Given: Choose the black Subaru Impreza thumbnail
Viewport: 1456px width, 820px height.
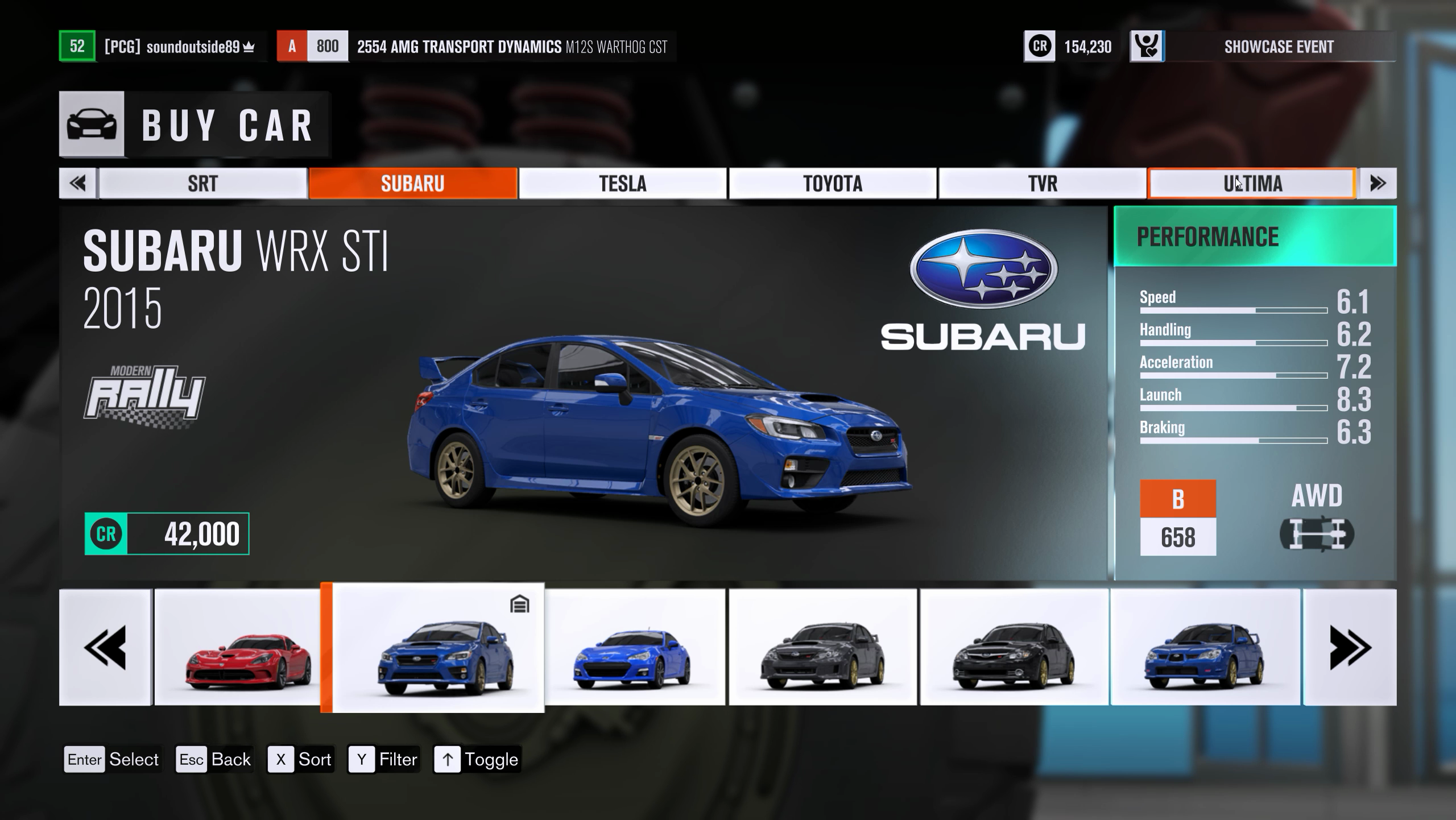Looking at the screenshot, I should pos(1014,647).
